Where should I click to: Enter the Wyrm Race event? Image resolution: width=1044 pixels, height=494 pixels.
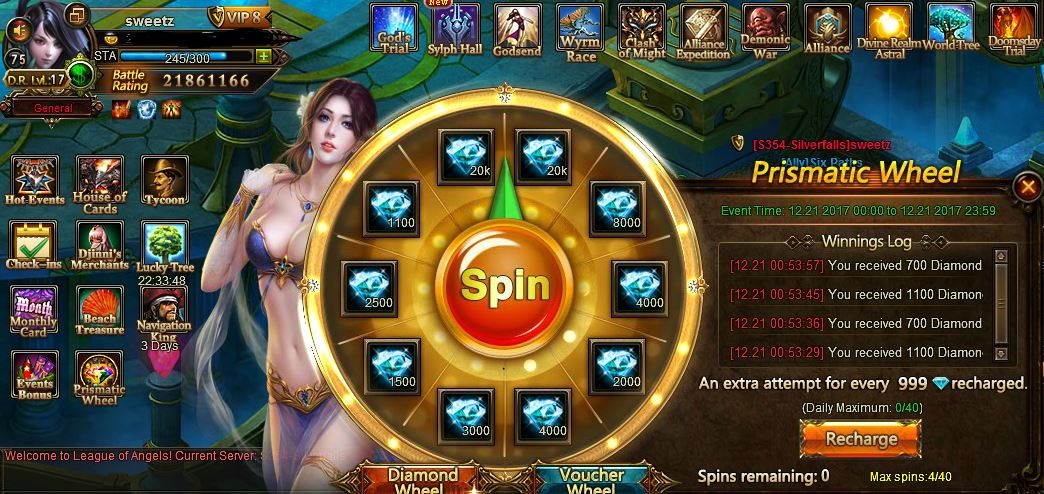579,28
